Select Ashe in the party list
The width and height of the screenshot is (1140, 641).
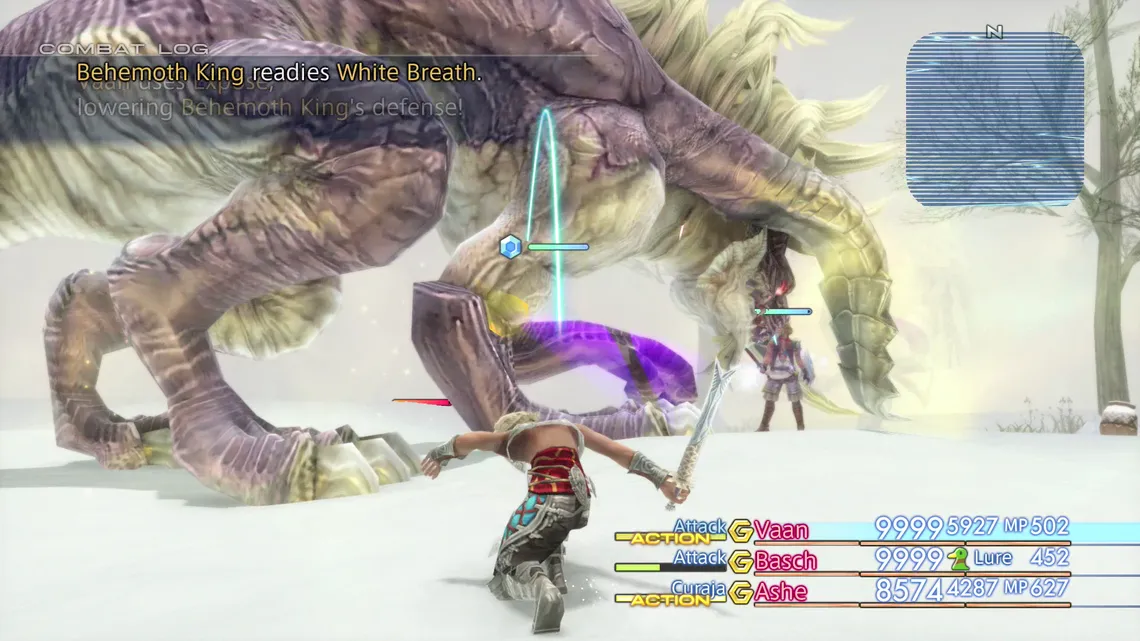pyautogui.click(x=780, y=592)
